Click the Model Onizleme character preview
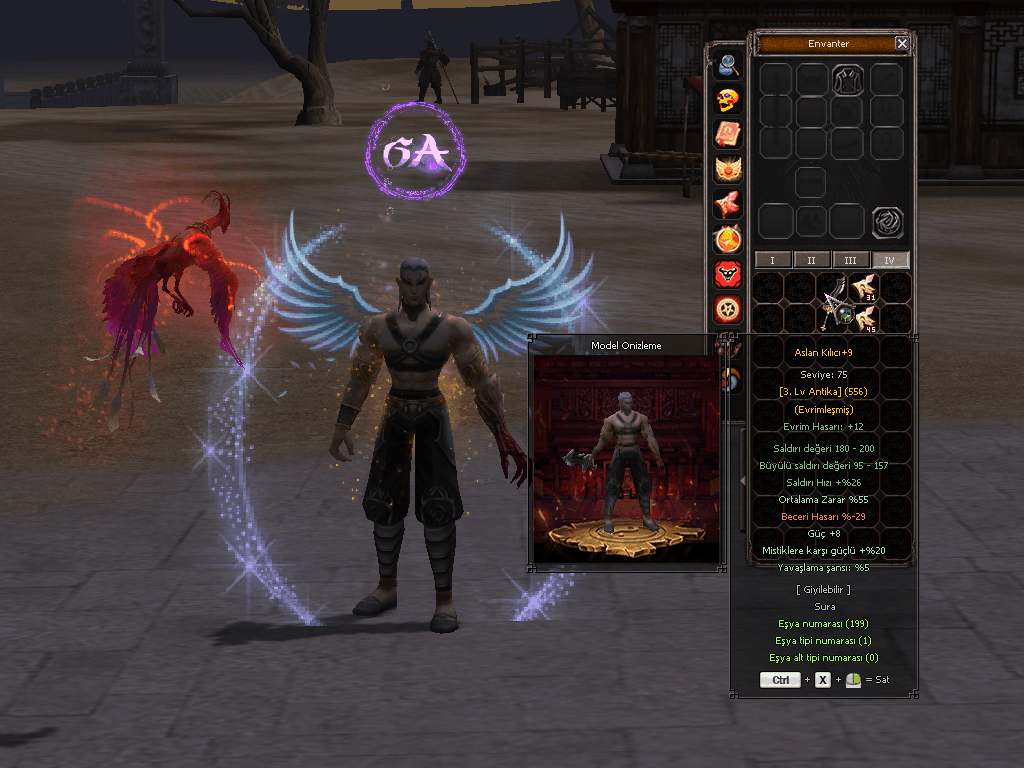1024x768 pixels. click(626, 458)
